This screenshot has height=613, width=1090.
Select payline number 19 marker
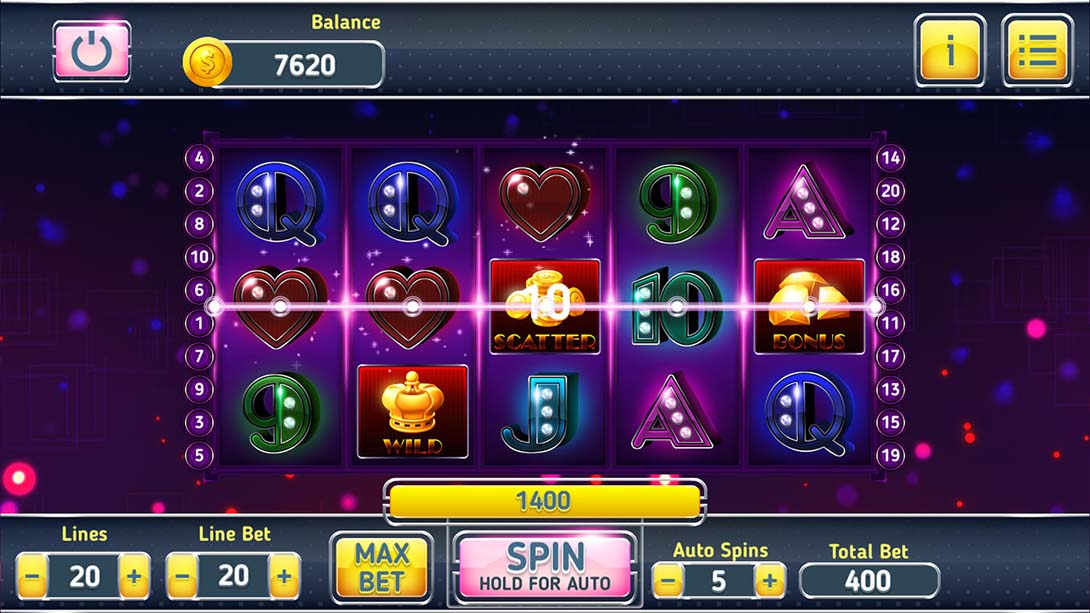(x=890, y=455)
